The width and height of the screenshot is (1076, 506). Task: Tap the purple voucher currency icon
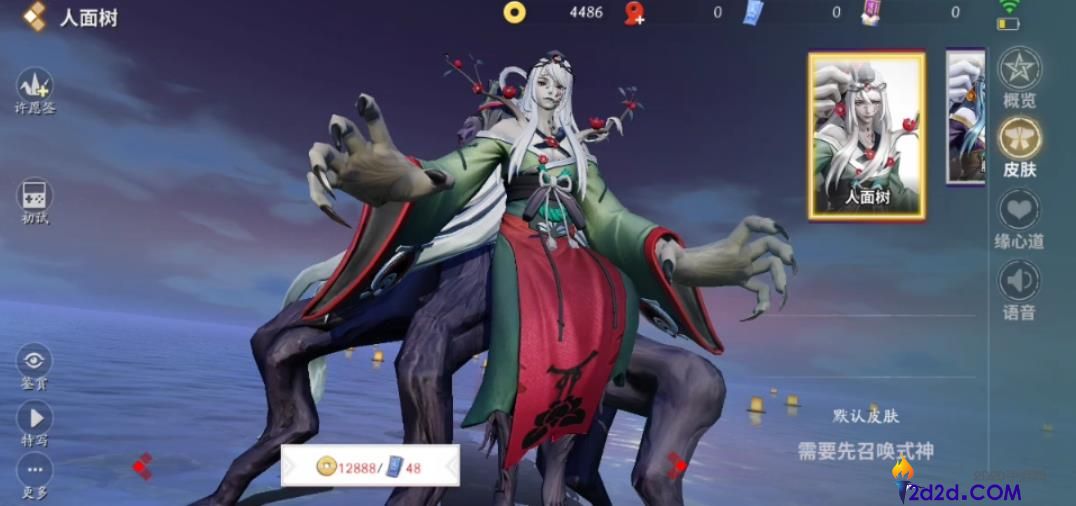(871, 12)
